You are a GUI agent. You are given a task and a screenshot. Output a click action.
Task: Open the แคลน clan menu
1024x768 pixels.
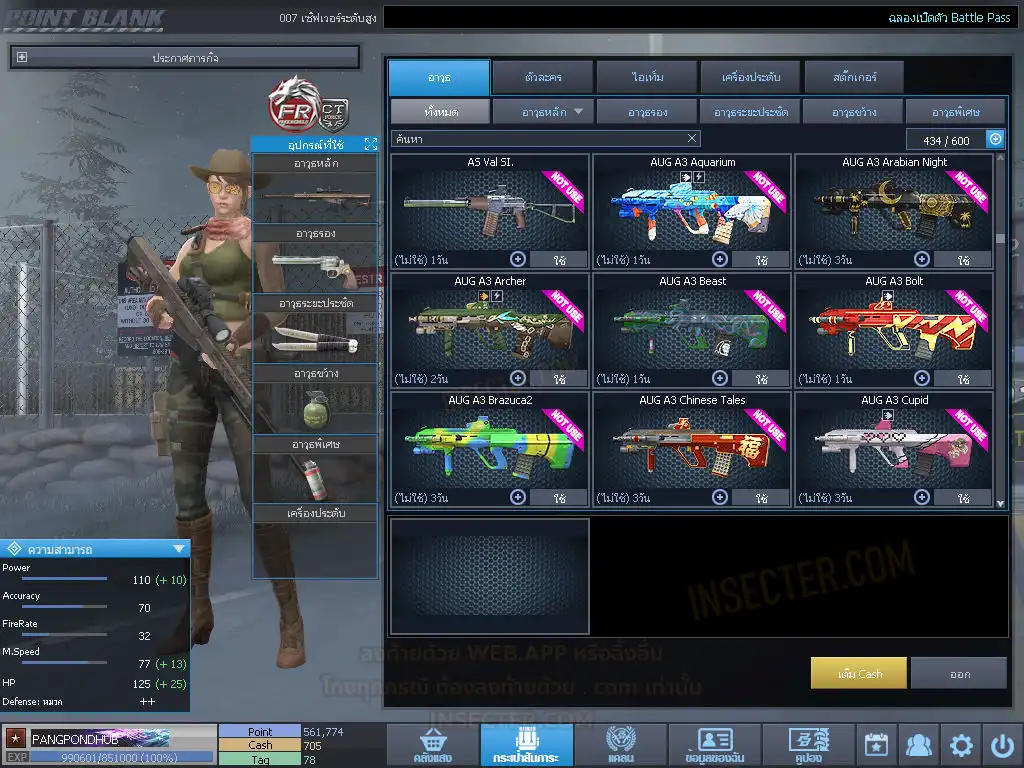pyautogui.click(x=620, y=745)
